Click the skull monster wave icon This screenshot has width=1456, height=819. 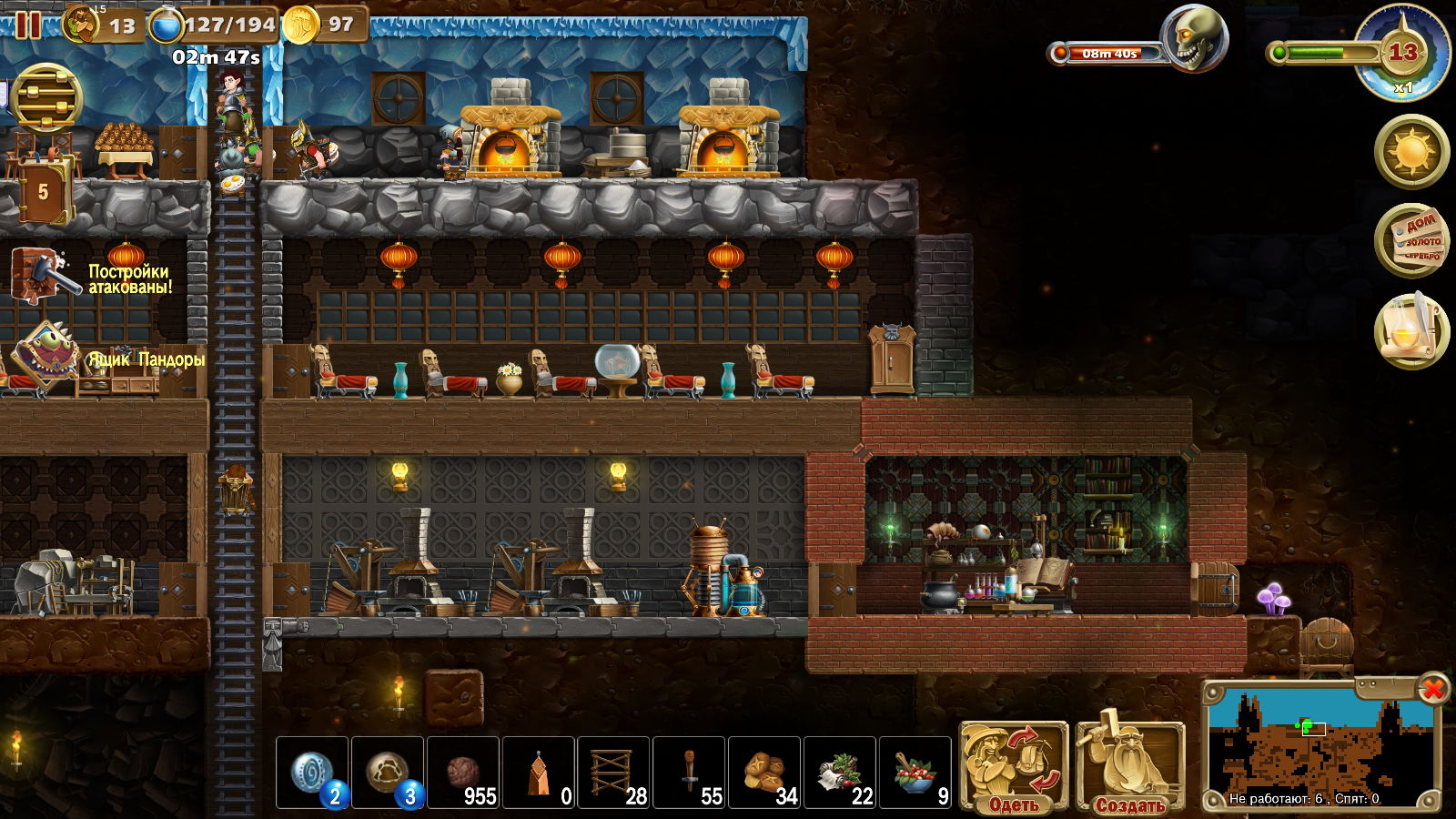pyautogui.click(x=1193, y=40)
